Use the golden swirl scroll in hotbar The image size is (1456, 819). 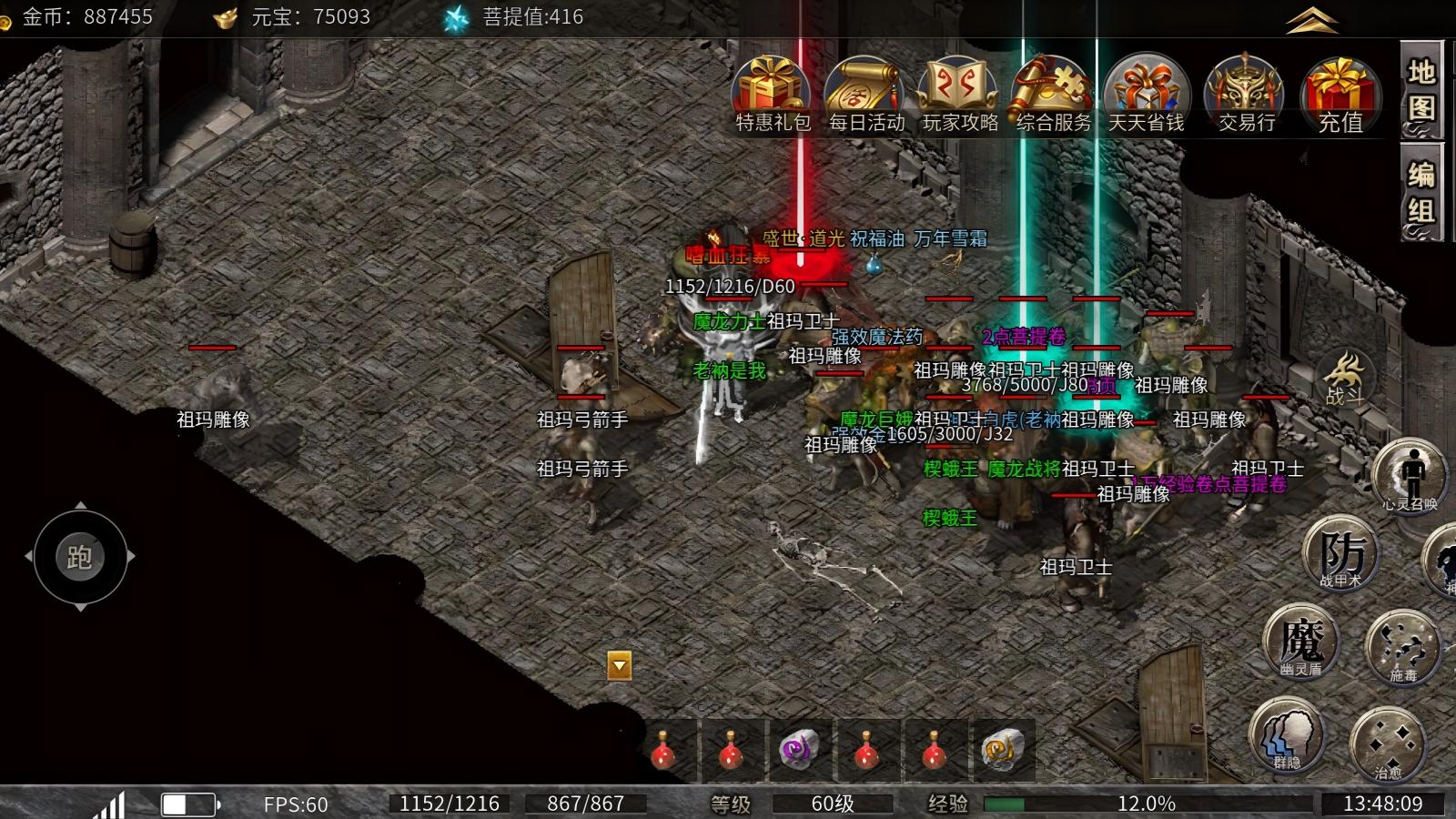tap(1001, 751)
